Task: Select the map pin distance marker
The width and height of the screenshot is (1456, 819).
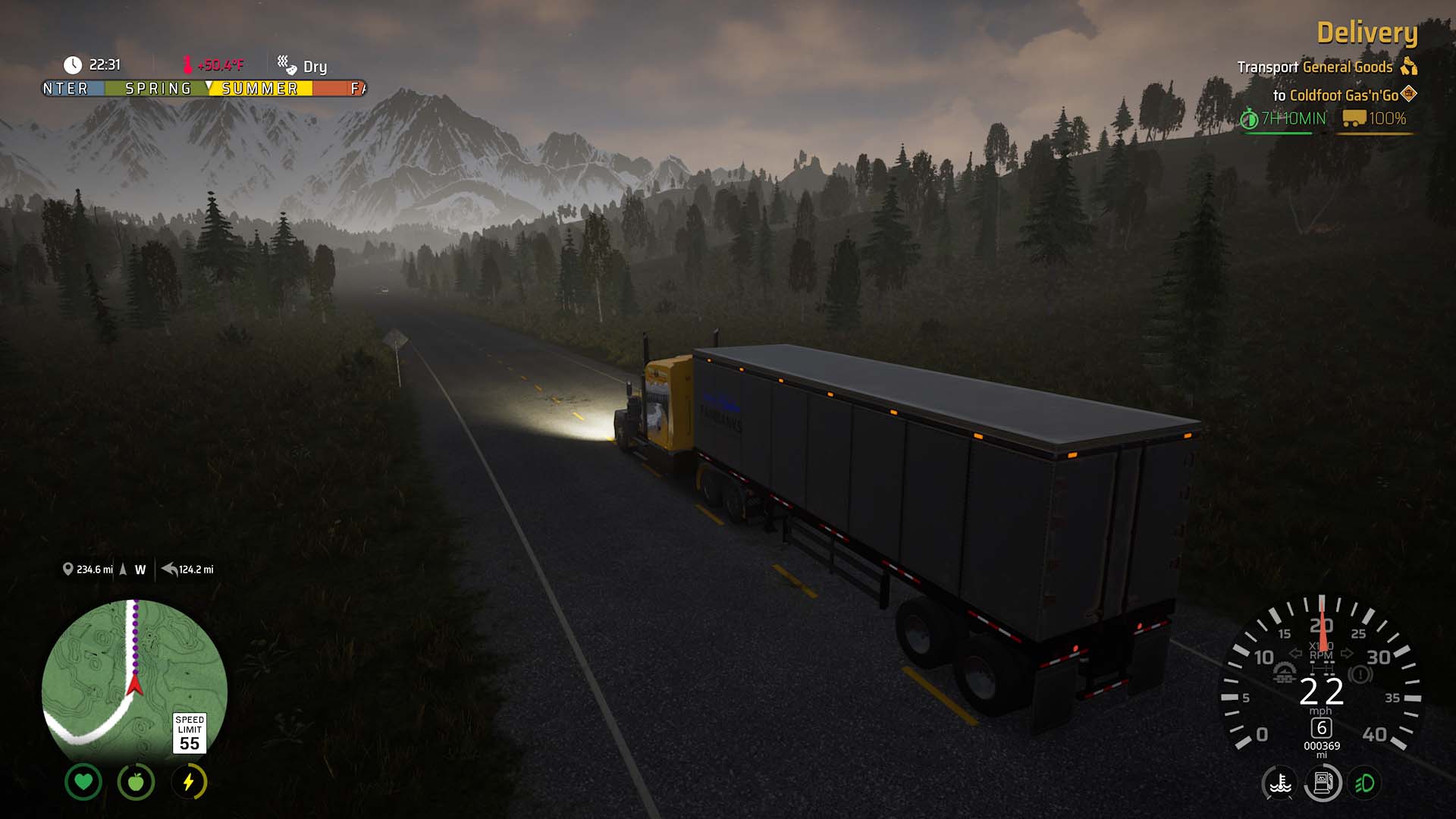Action: point(67,569)
